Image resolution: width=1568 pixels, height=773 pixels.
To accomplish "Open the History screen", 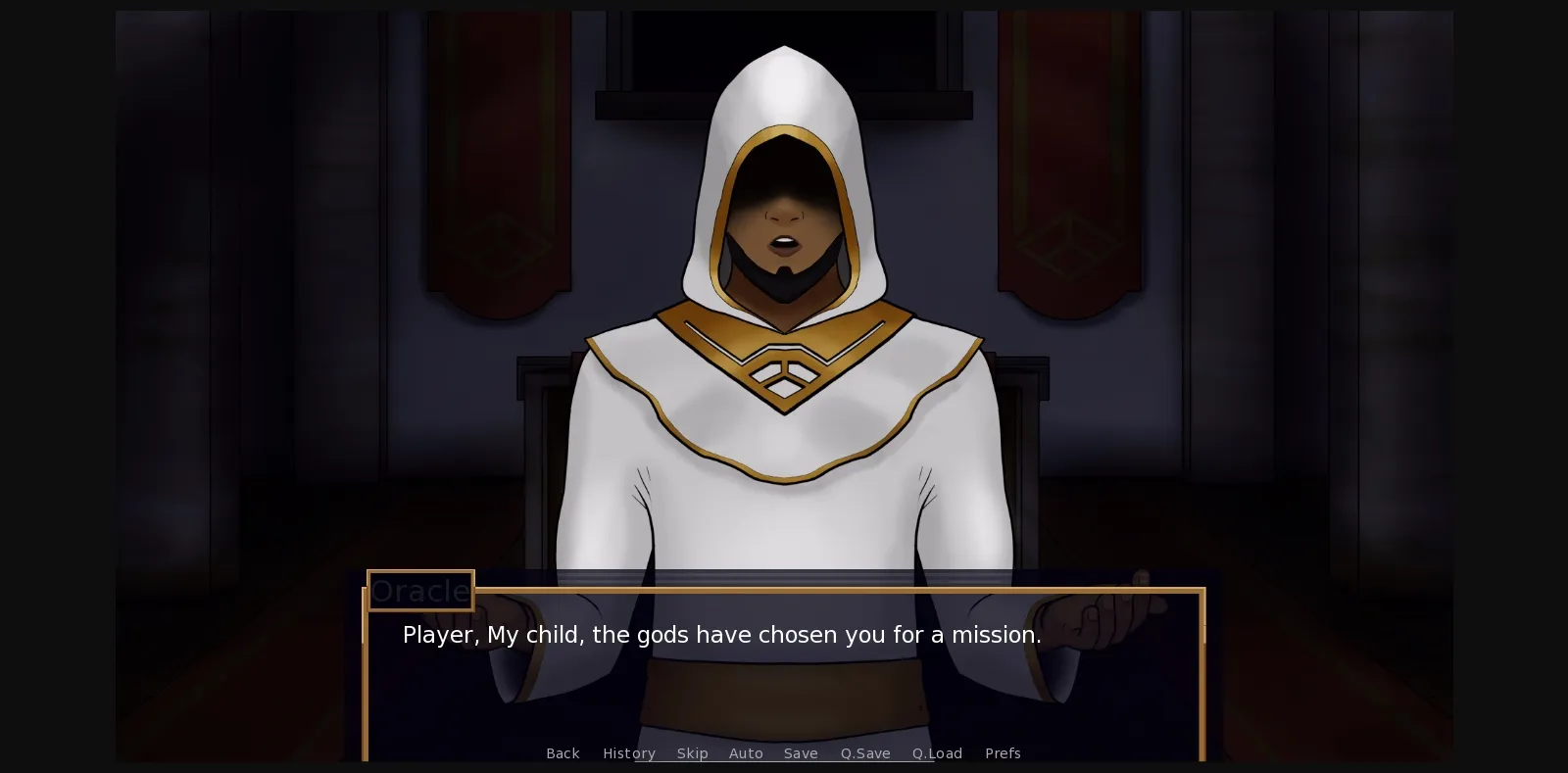I will point(628,753).
